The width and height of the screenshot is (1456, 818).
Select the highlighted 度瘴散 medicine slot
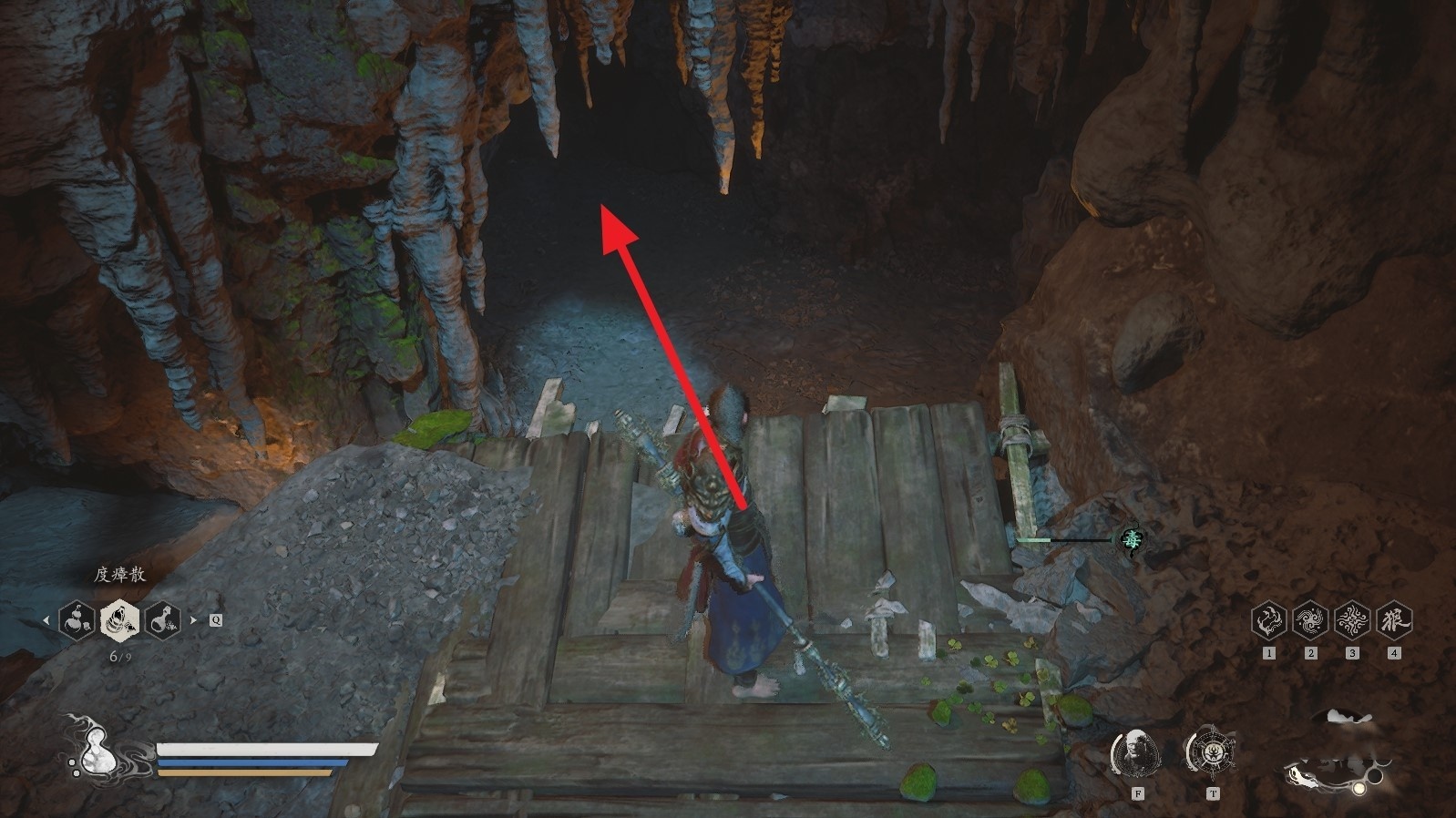(119, 621)
